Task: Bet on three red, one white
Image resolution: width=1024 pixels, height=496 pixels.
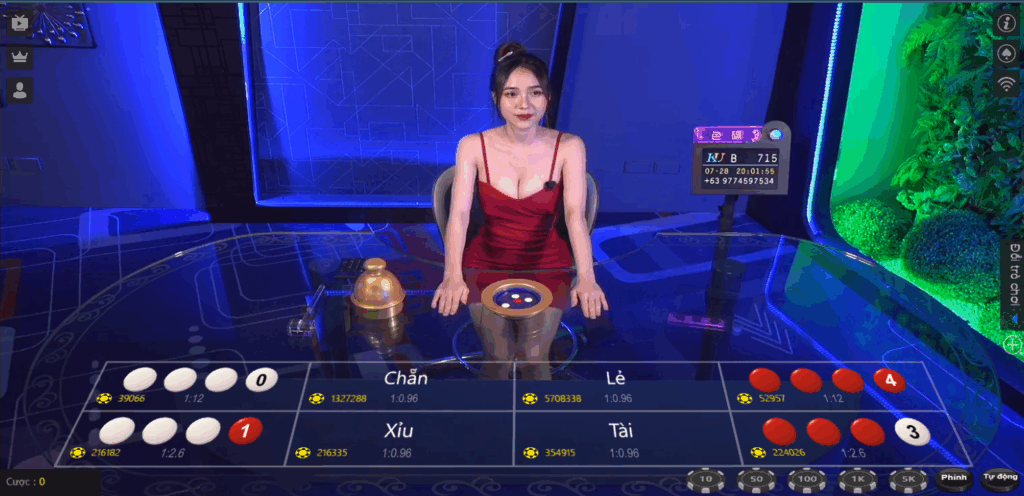Action: click(842, 440)
